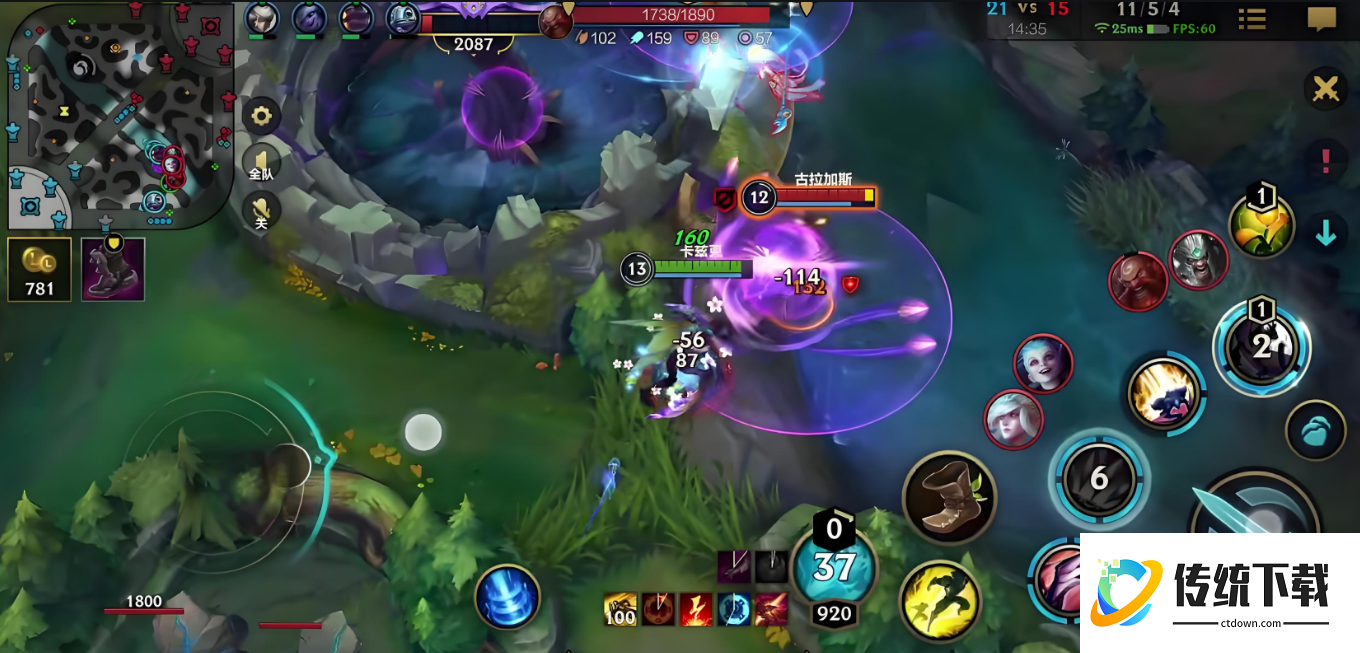The image size is (1360, 653).
Task: Target the blue-haired Jinx enemy portrait
Action: (1043, 363)
